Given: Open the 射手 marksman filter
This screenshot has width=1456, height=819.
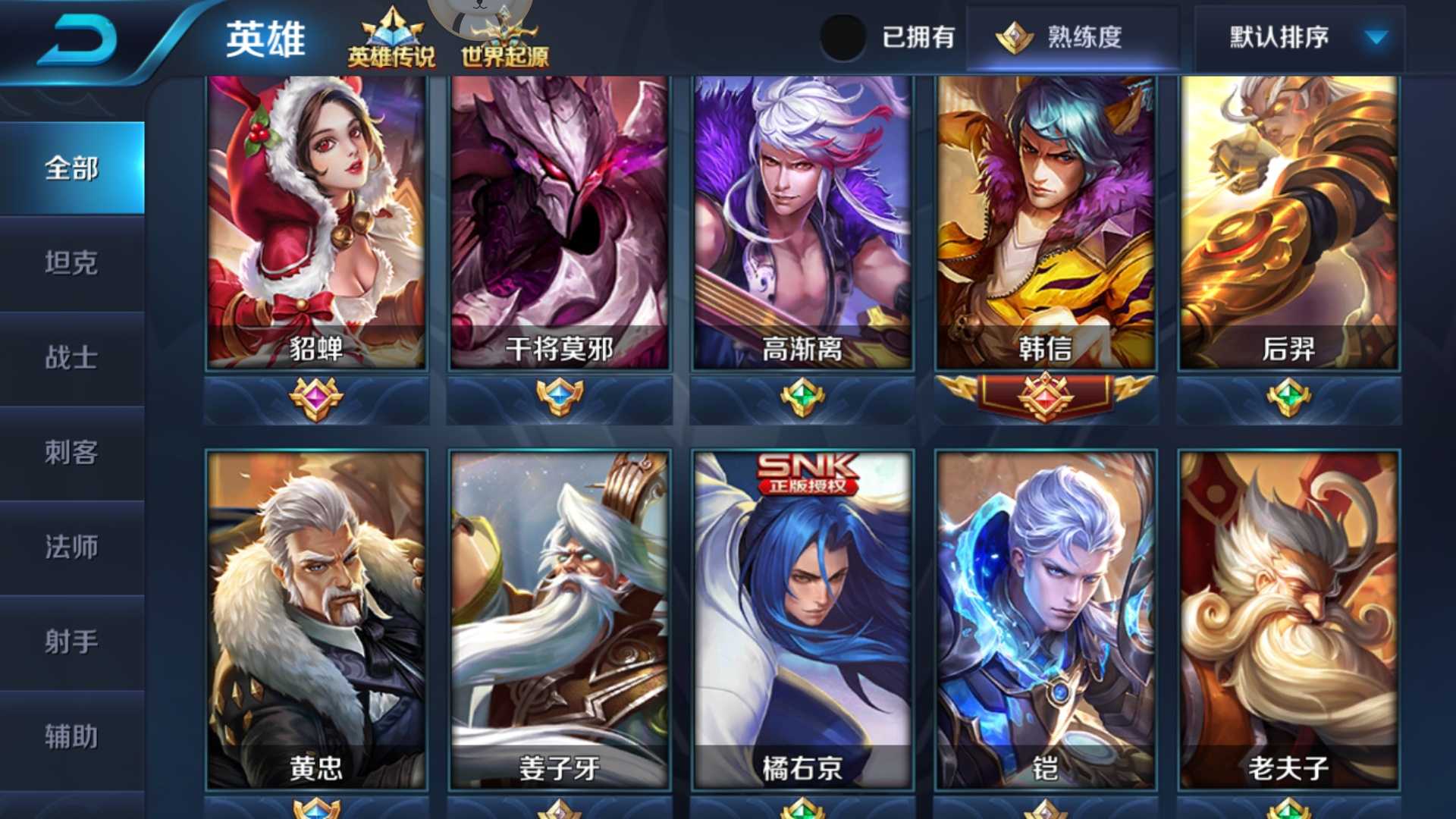Looking at the screenshot, I should pyautogui.click(x=72, y=641).
